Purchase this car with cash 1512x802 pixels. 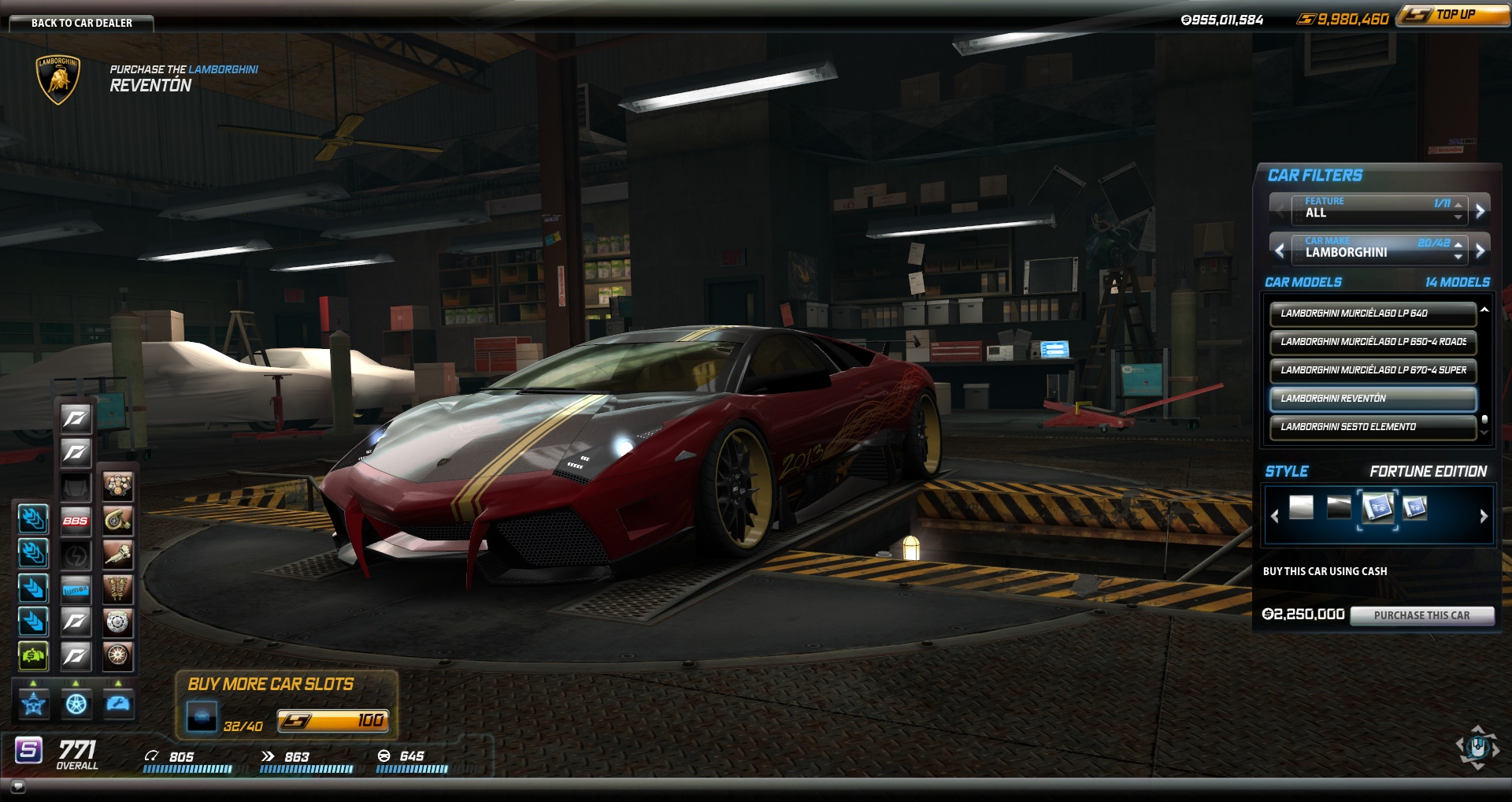(x=1421, y=615)
